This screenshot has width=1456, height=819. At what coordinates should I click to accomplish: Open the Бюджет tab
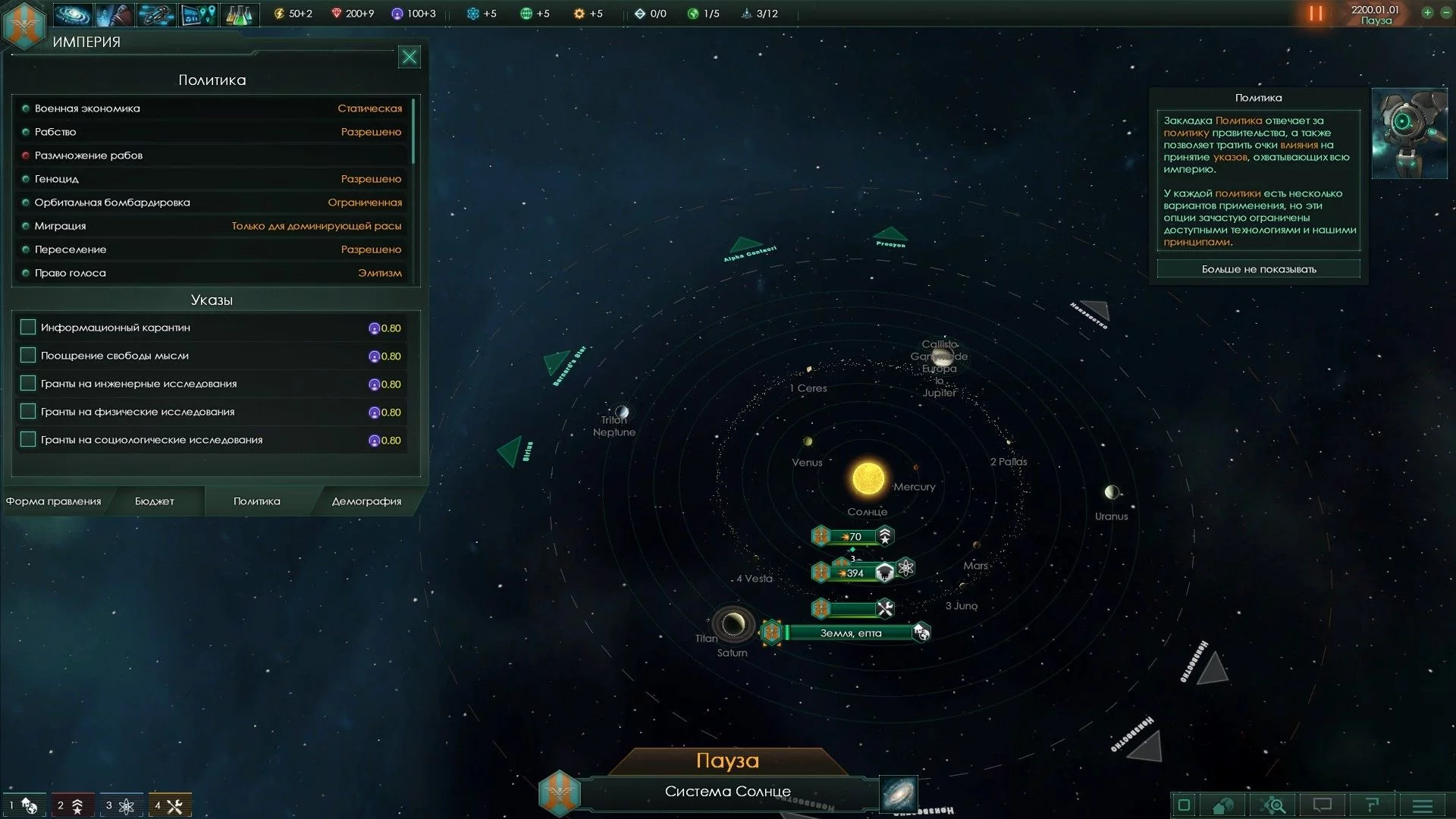pos(155,501)
